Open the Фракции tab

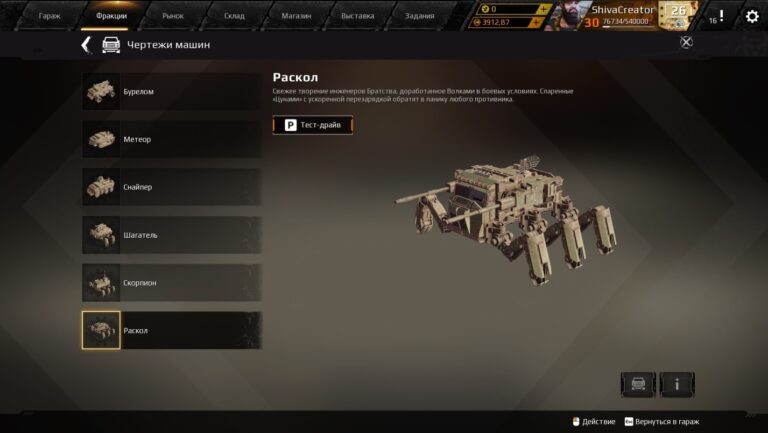[111, 16]
